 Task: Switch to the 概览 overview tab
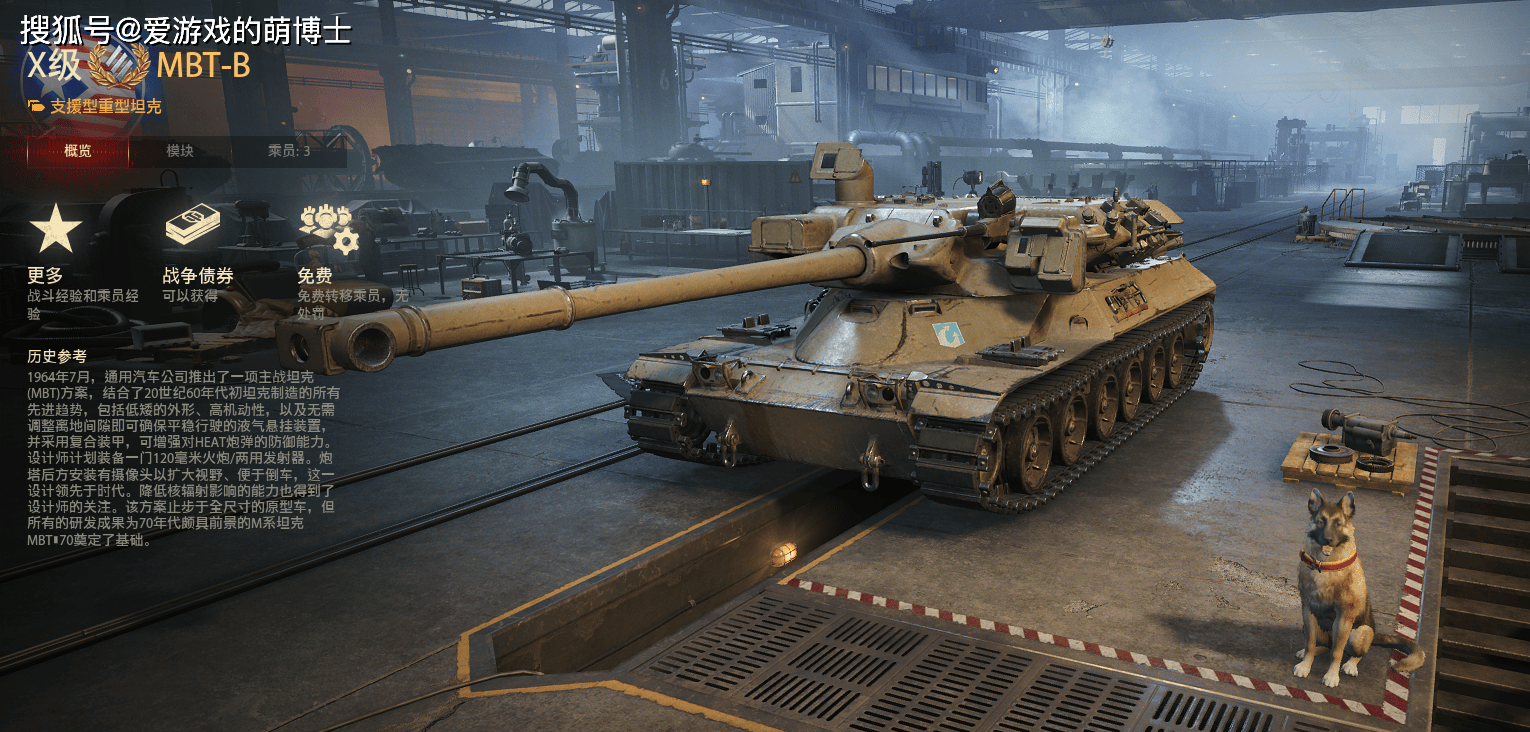point(77,151)
